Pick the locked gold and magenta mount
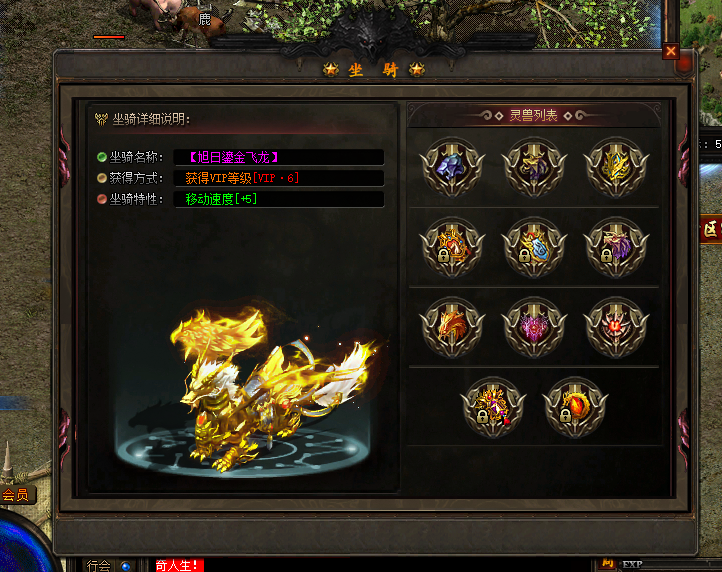Image resolution: width=722 pixels, height=572 pixels. (x=493, y=407)
